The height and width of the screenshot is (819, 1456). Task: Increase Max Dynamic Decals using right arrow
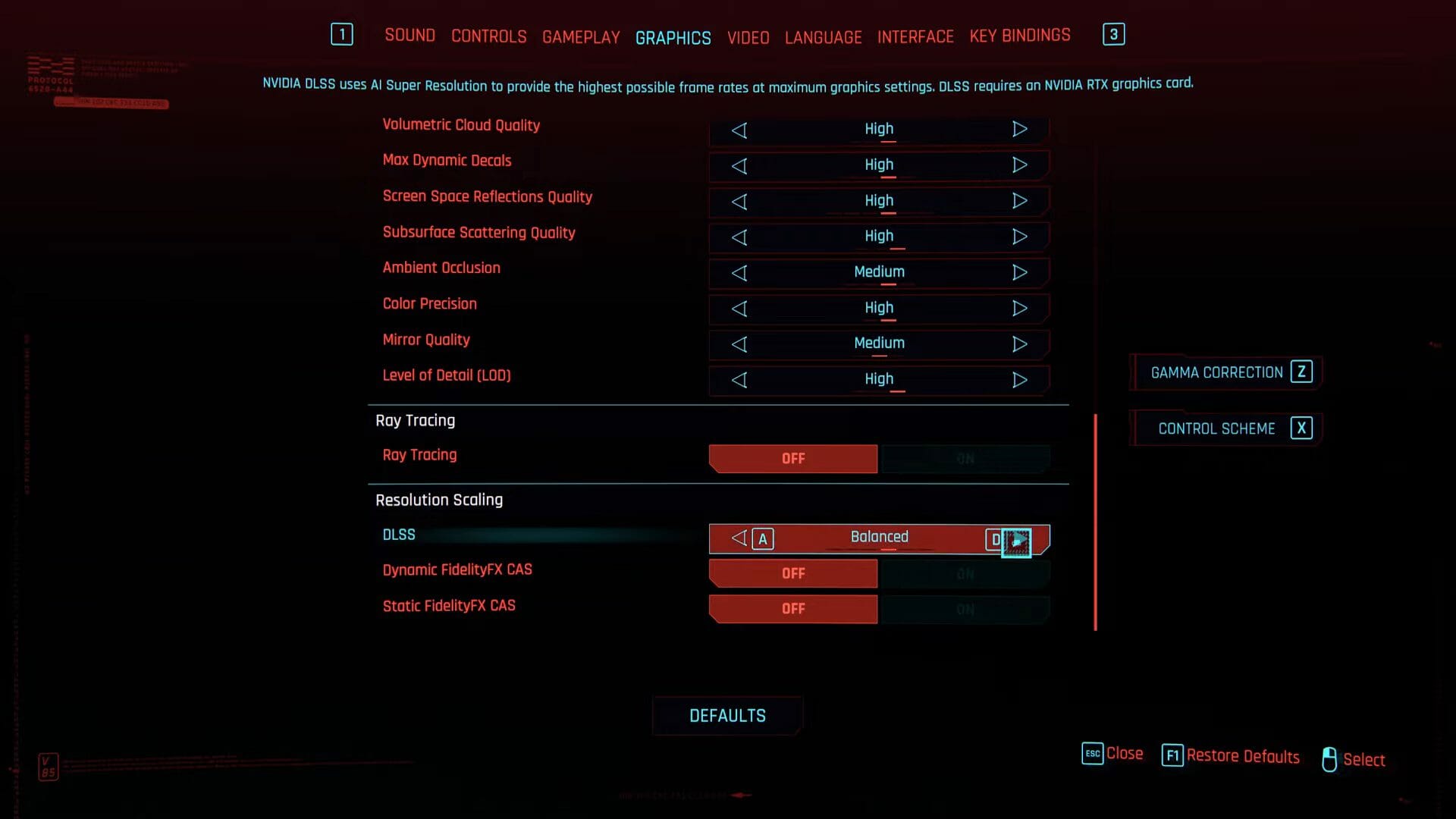pyautogui.click(x=1020, y=166)
